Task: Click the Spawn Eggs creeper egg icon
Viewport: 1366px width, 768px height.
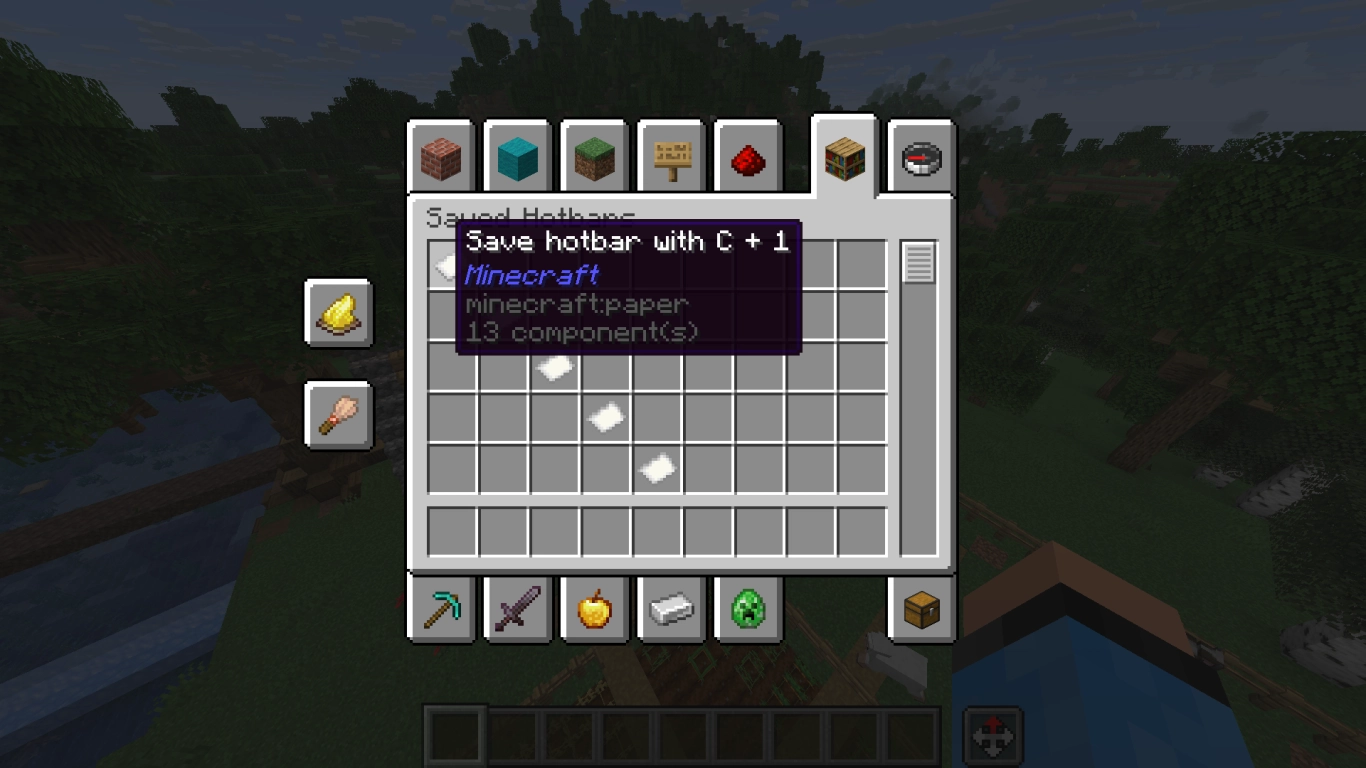Action: 746,611
